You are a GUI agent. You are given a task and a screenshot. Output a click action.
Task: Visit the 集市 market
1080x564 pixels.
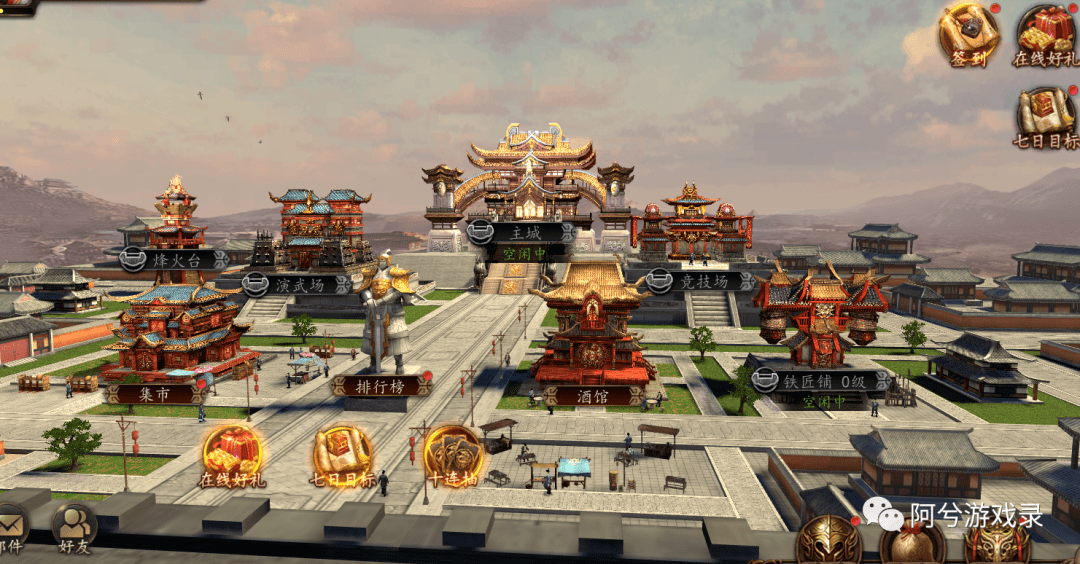click(155, 393)
